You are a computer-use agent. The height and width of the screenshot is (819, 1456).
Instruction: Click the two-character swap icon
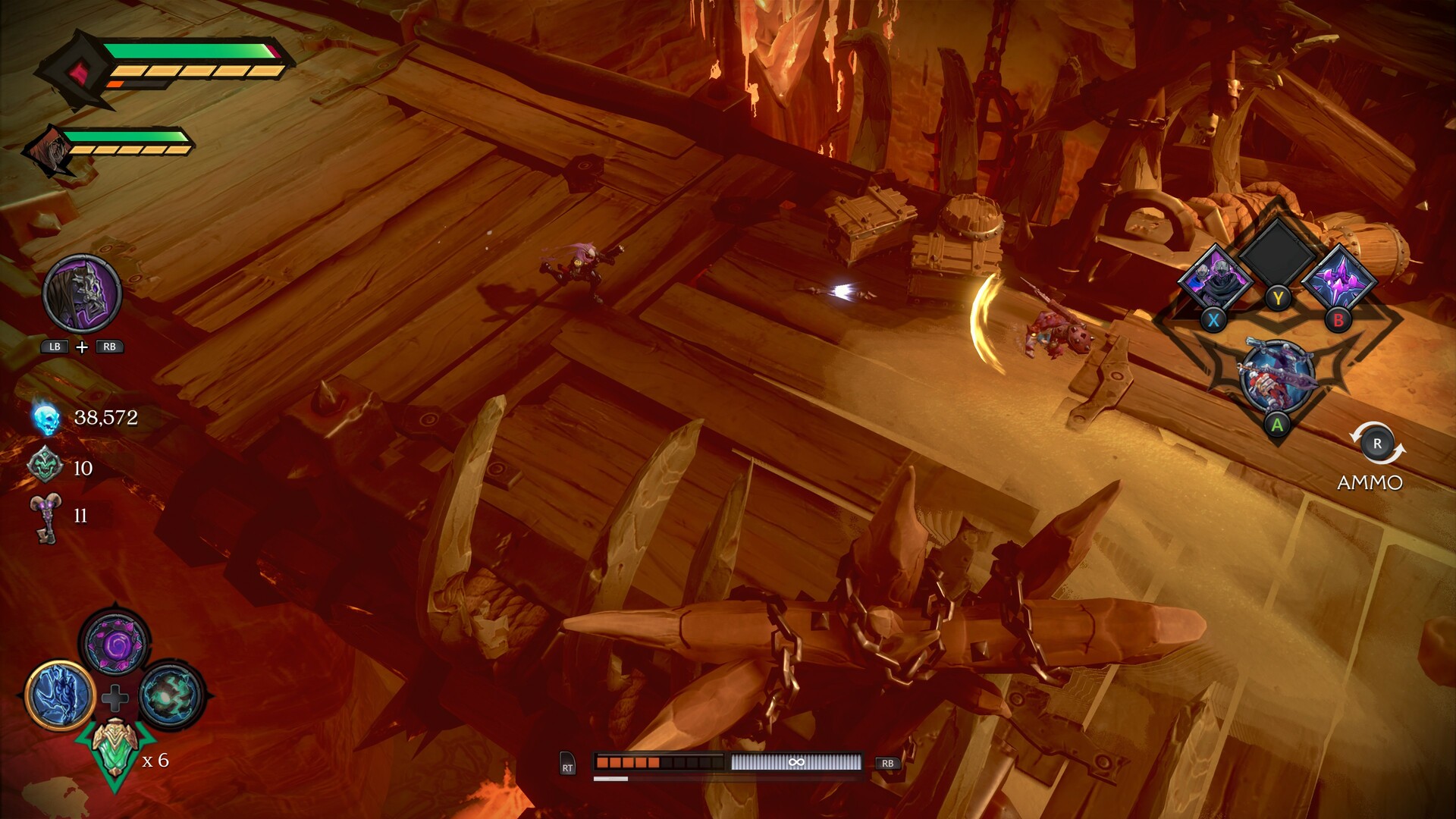point(1277,378)
